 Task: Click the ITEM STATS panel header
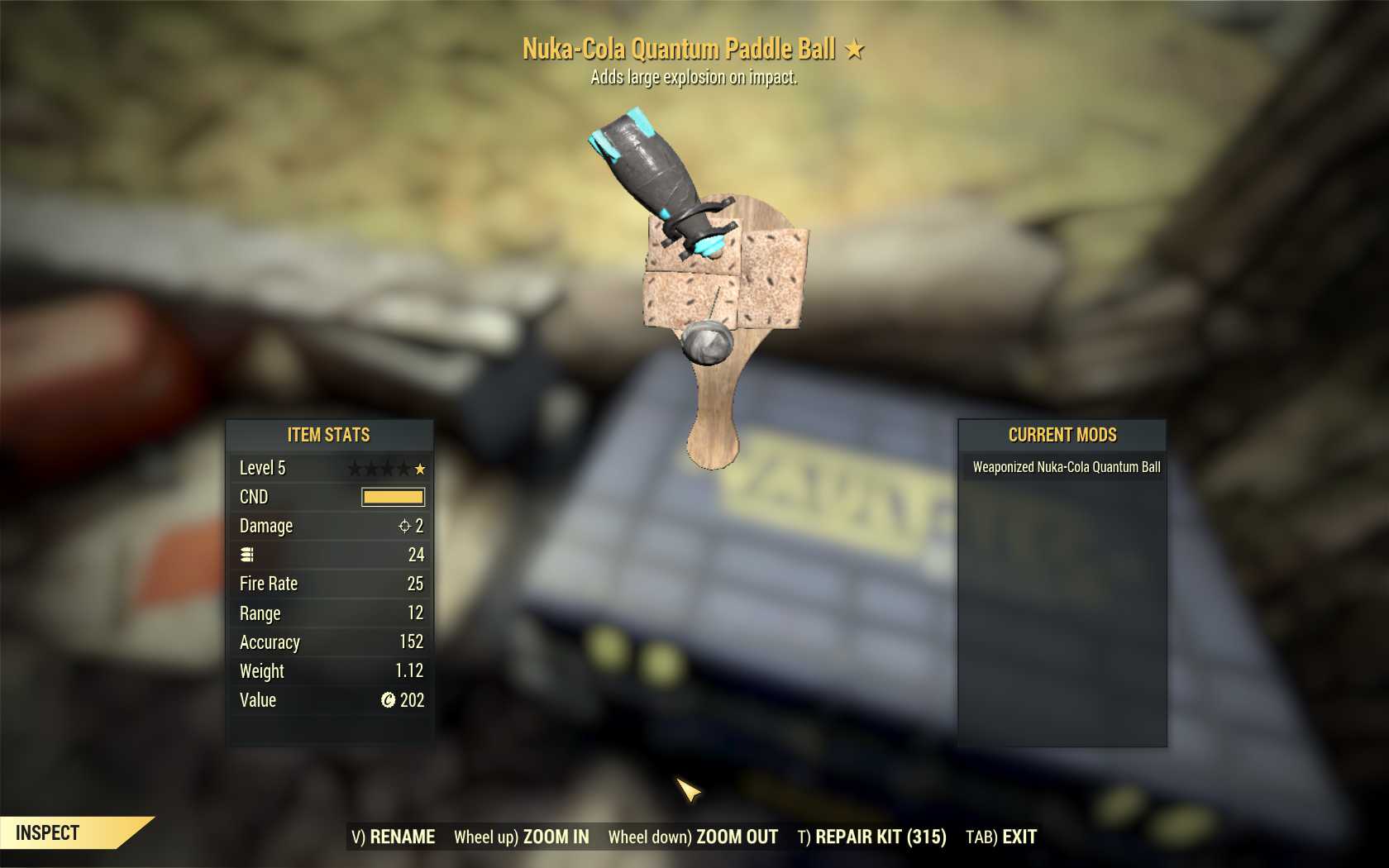point(329,436)
